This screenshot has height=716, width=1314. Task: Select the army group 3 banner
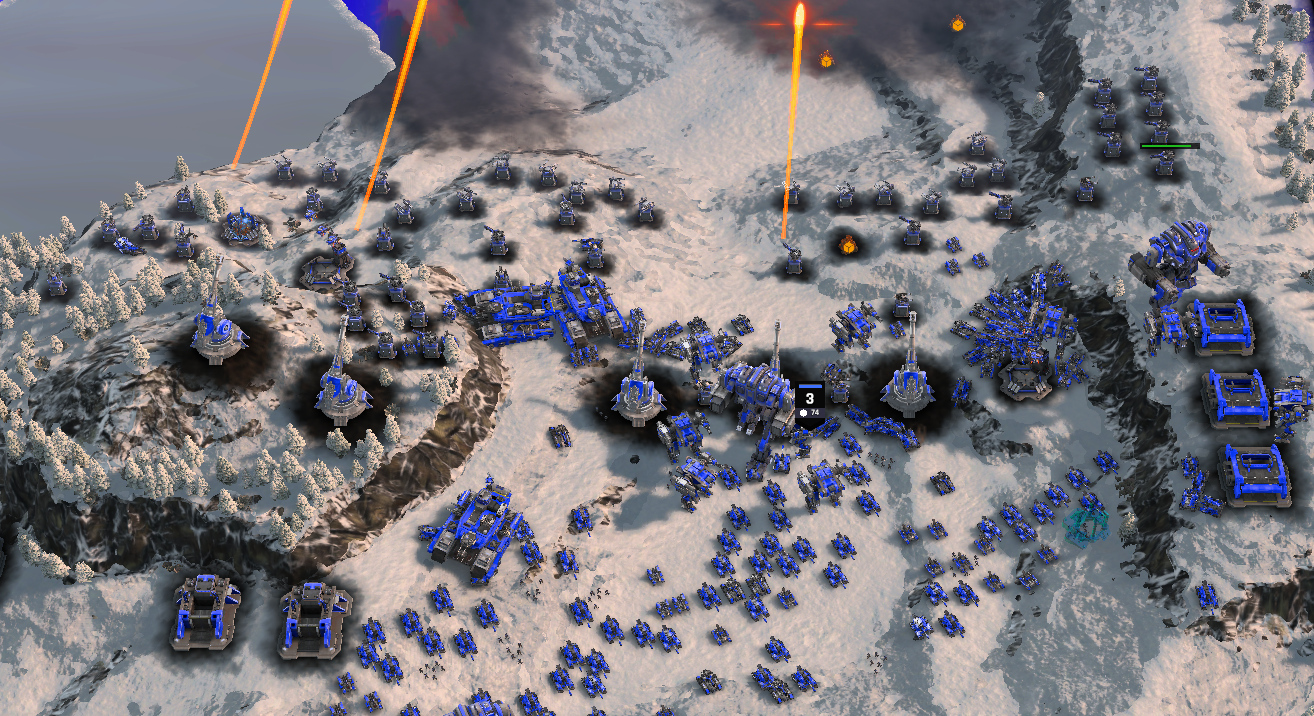coord(809,402)
